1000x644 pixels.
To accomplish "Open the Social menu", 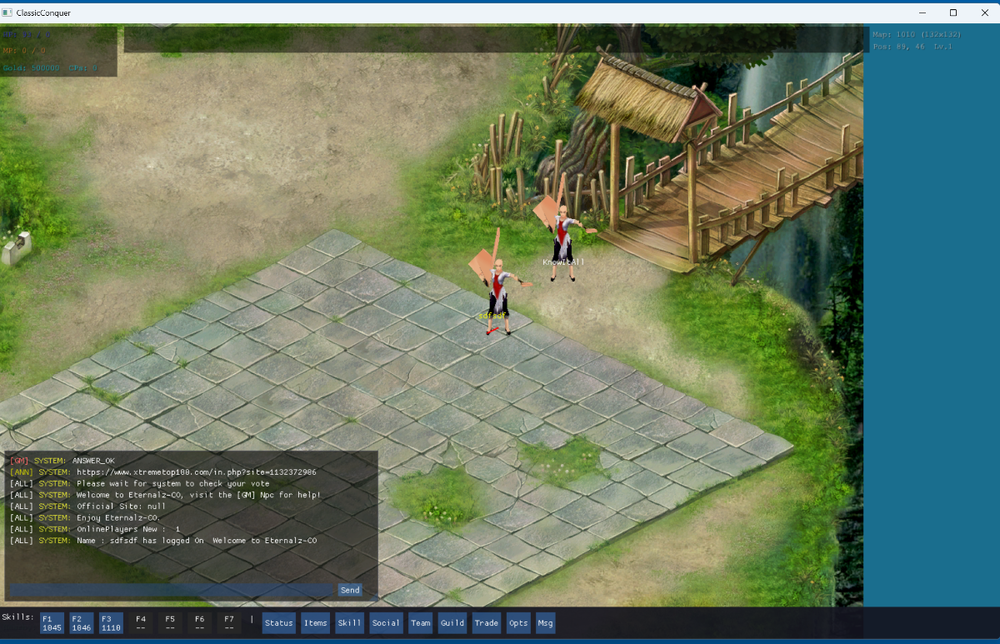I will (385, 623).
